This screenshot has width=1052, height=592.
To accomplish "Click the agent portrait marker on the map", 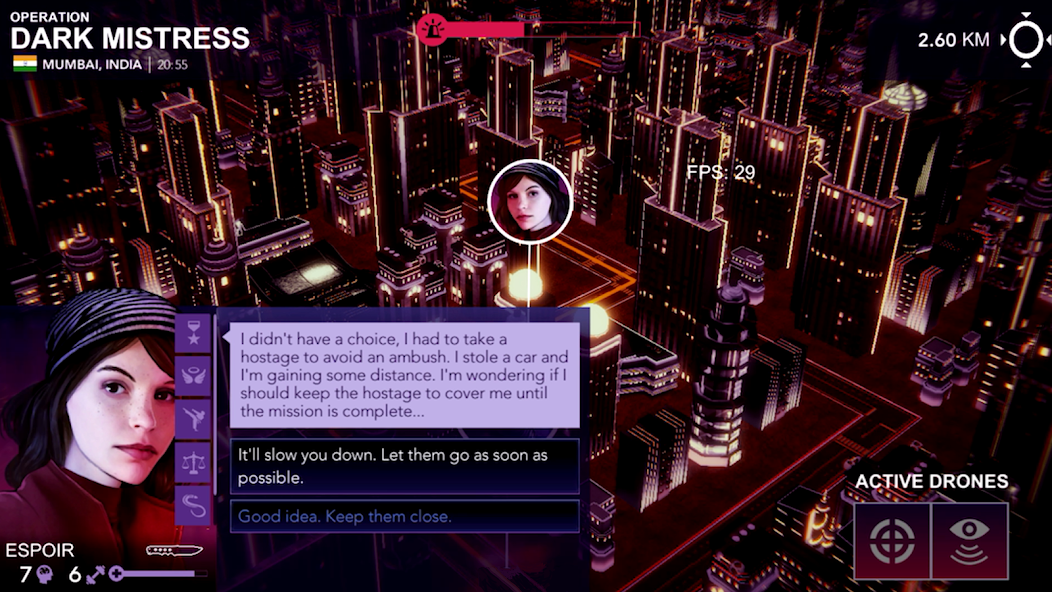I will pyautogui.click(x=530, y=202).
